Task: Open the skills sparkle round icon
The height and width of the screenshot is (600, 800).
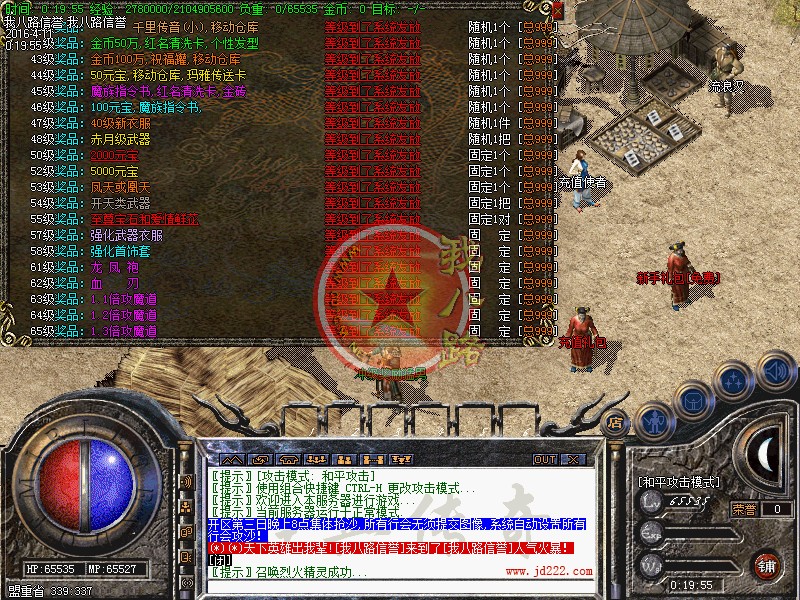Action: (x=735, y=380)
